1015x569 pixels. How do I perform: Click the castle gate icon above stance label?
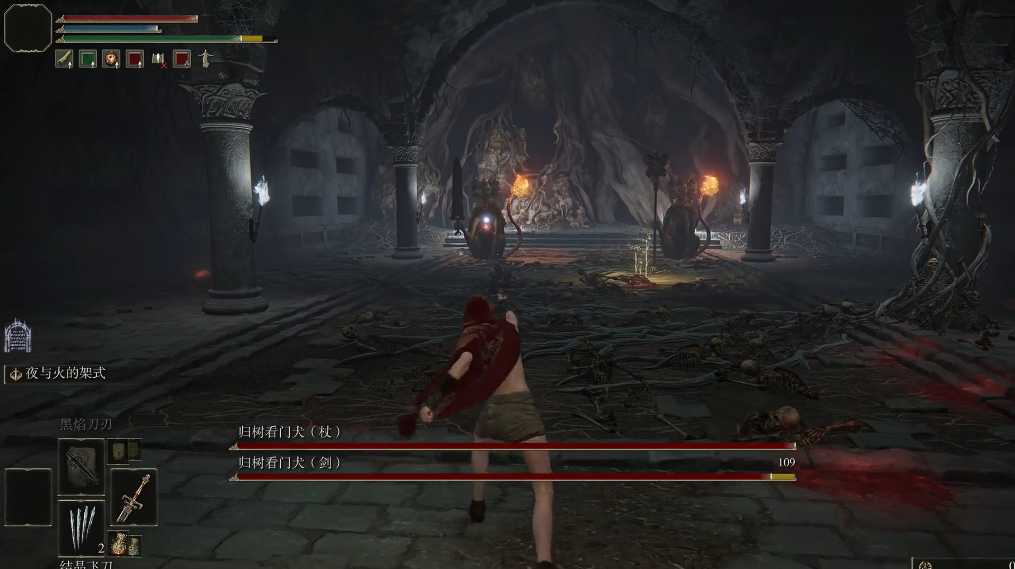click(x=17, y=336)
